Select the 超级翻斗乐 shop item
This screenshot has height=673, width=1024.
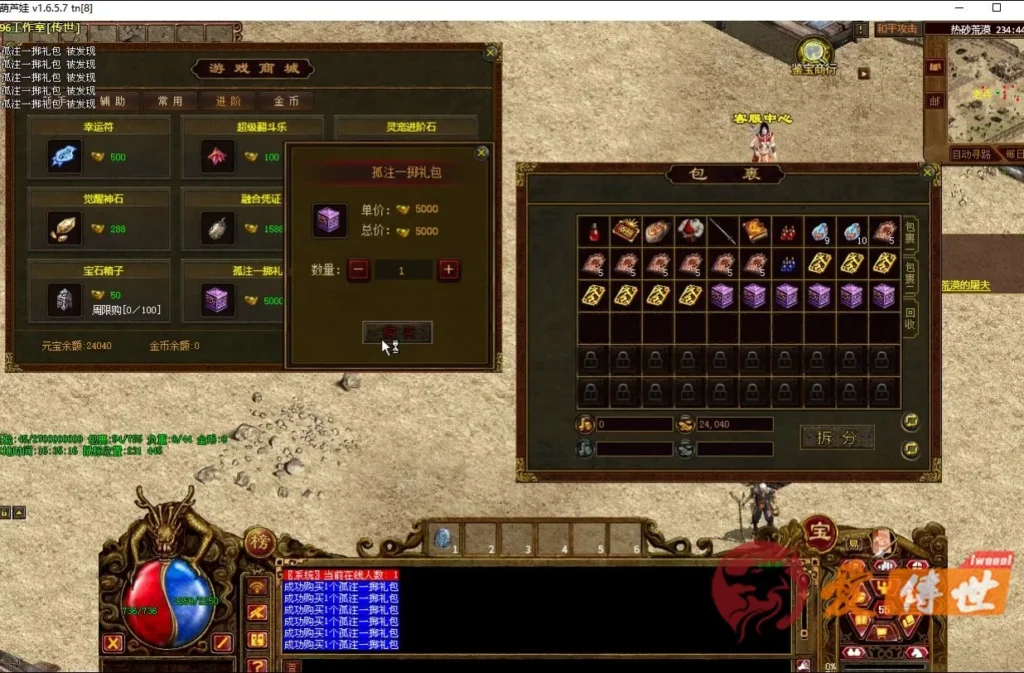pyautogui.click(x=218, y=157)
